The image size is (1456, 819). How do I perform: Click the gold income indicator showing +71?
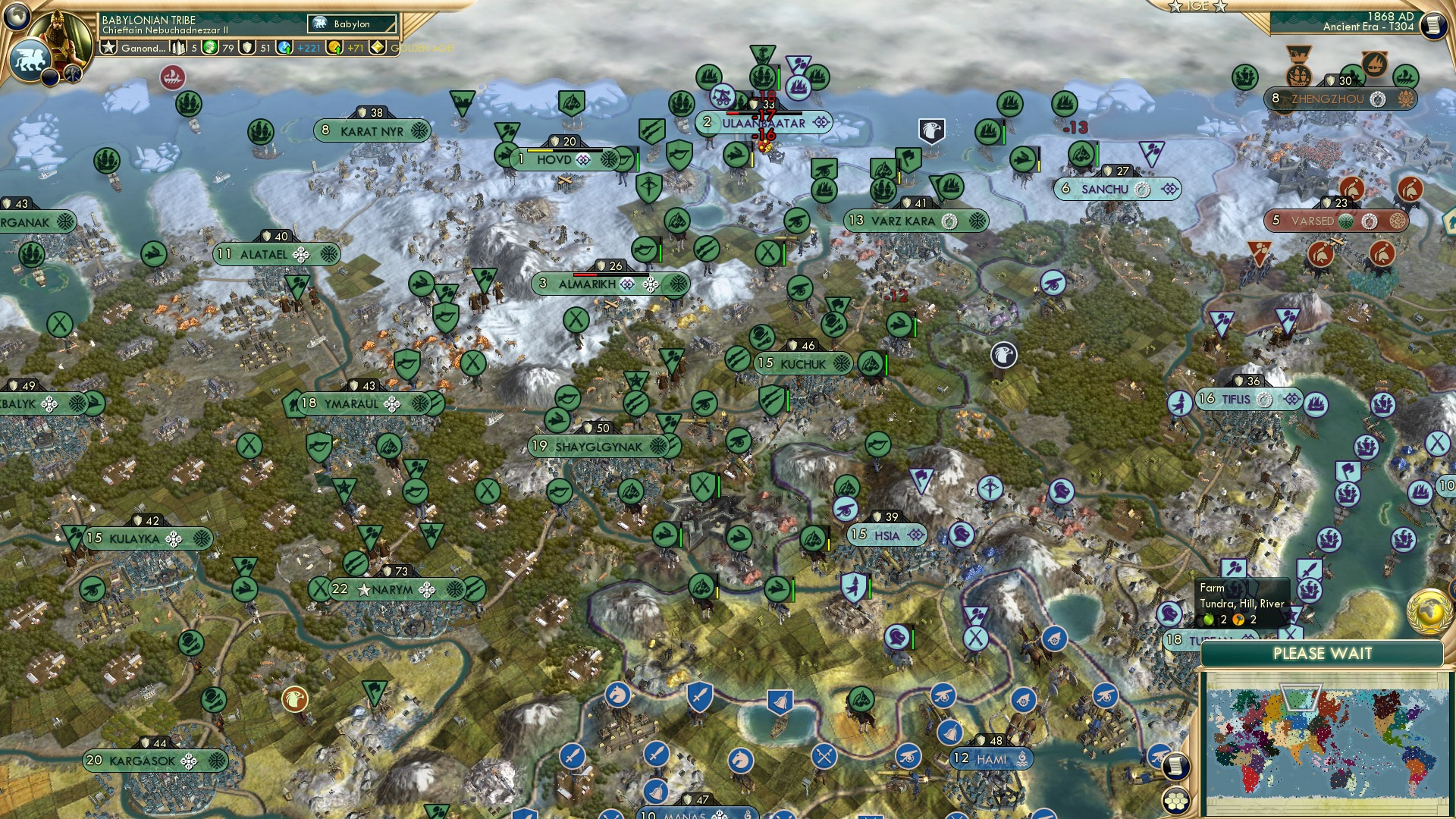pos(345,47)
